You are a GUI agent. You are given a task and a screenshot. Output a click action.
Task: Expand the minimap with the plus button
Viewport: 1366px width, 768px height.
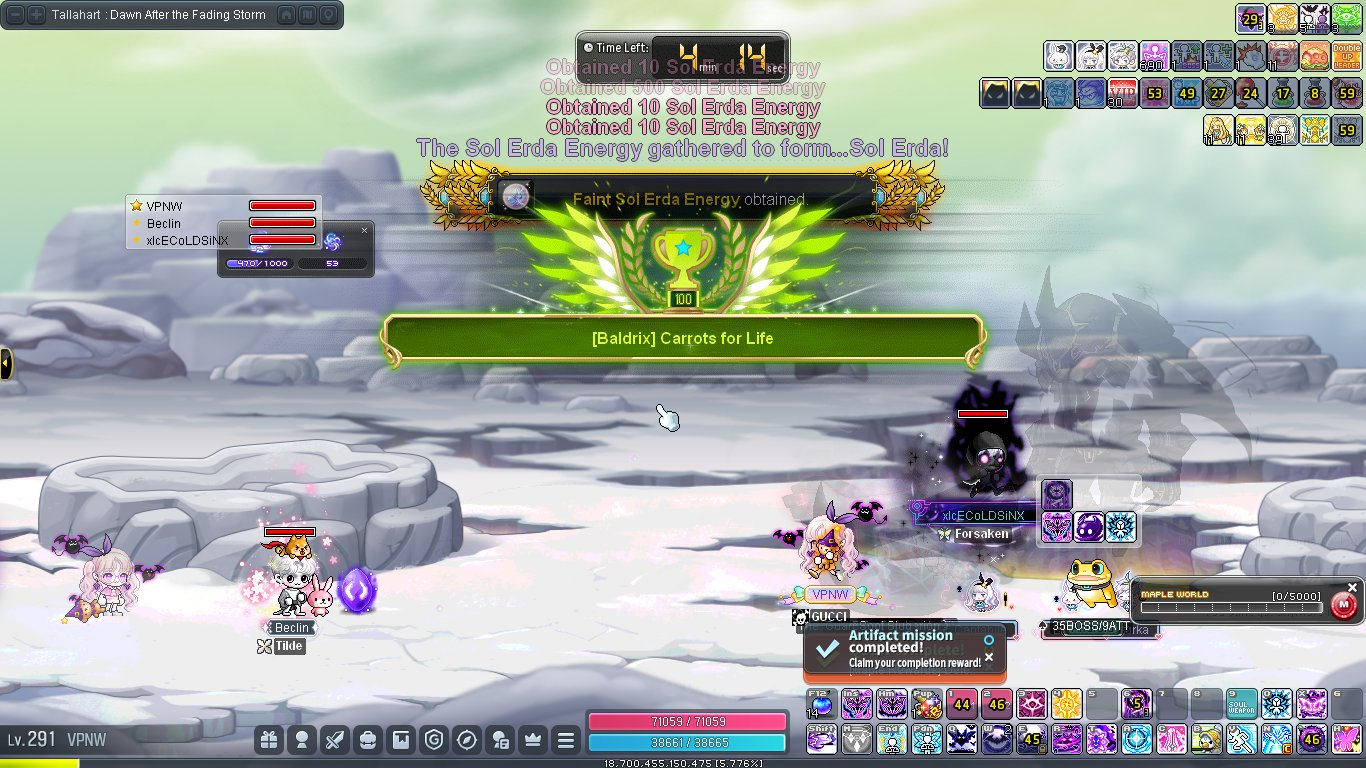pos(36,15)
